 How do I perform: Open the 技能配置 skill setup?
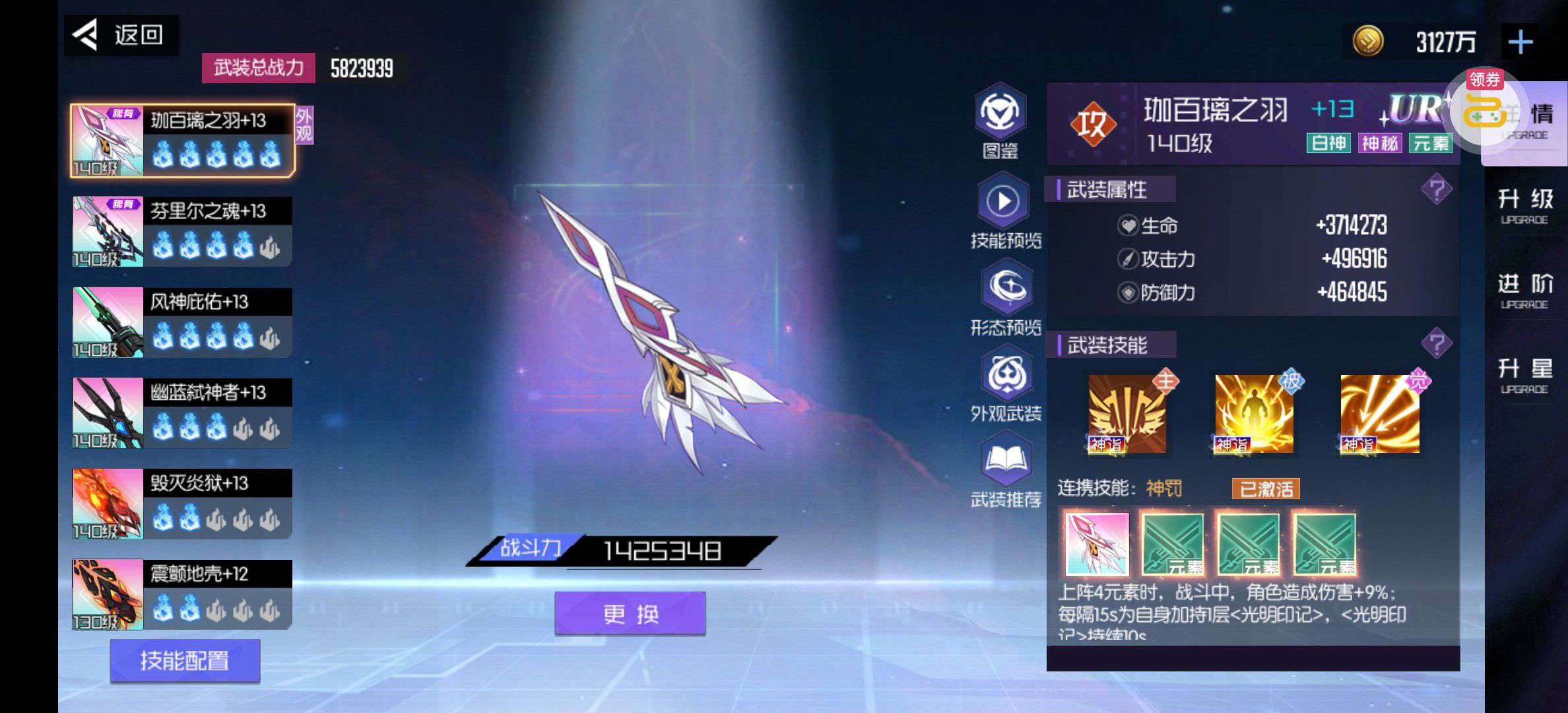pos(185,660)
